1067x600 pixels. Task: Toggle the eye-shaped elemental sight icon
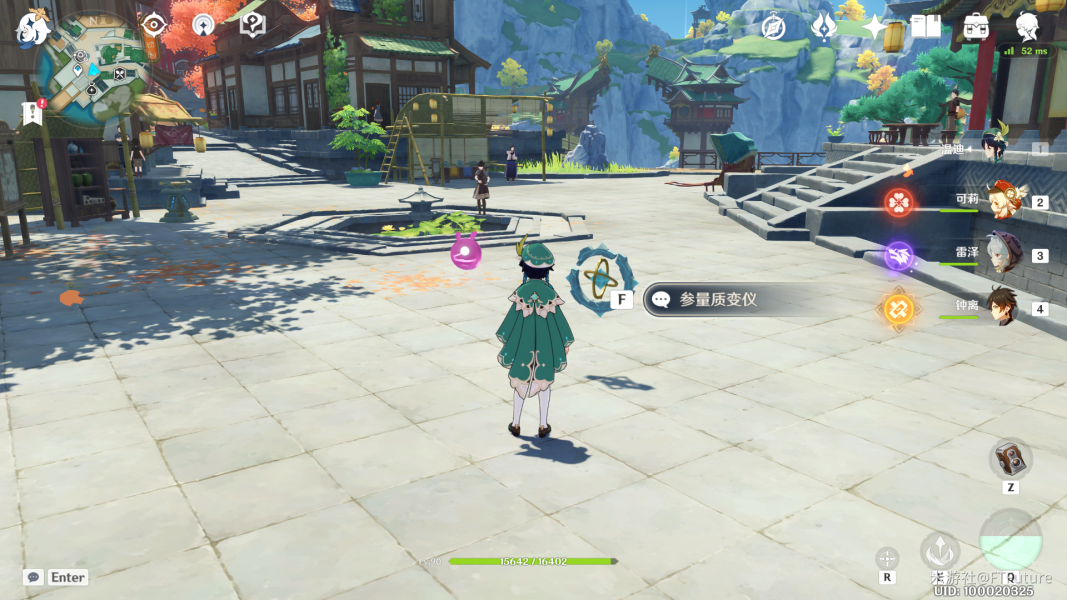(153, 24)
